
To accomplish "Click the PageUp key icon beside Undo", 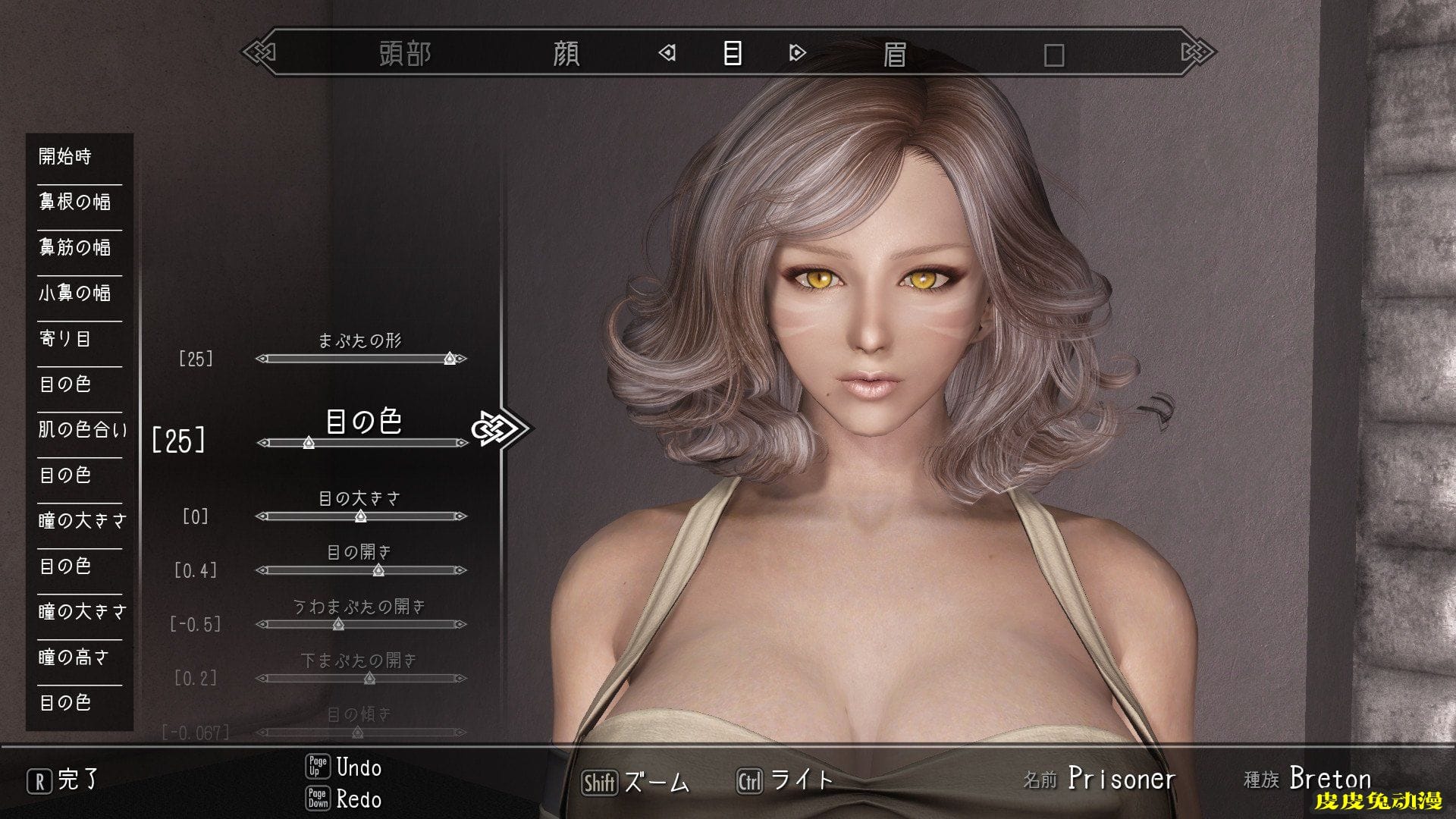I will pyautogui.click(x=319, y=768).
